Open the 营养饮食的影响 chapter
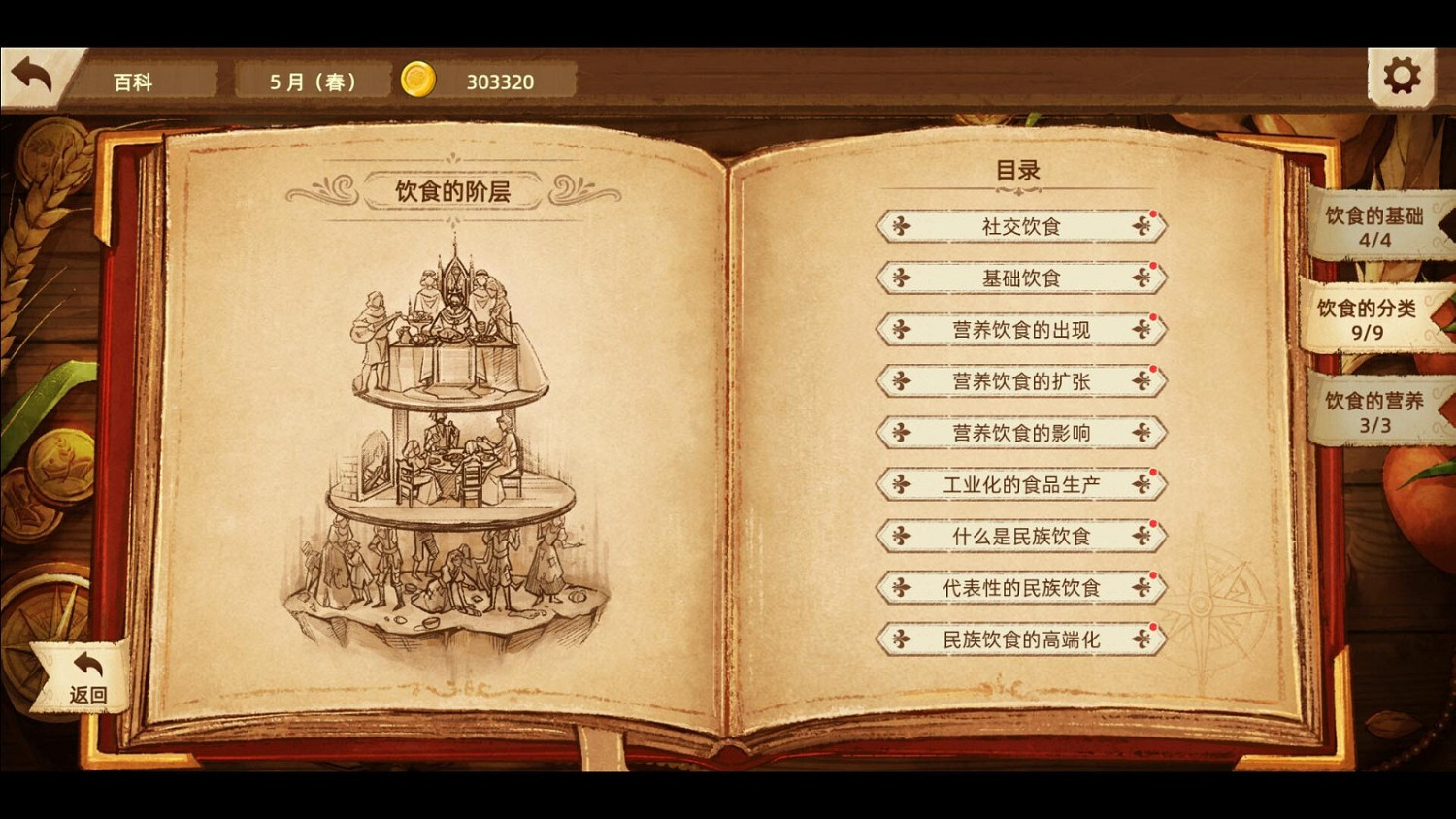The height and width of the screenshot is (819, 1456). tap(1020, 433)
